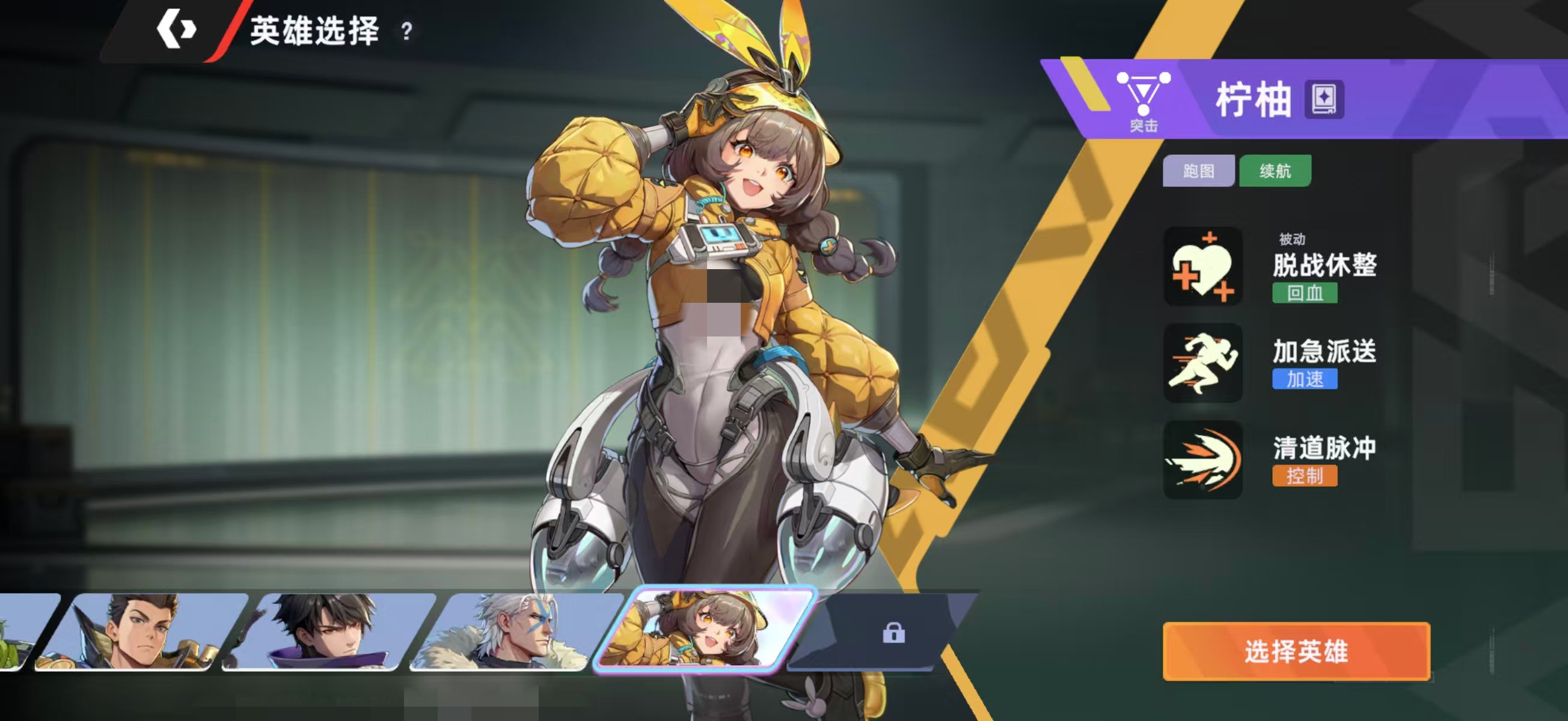Click the green 续航 trait tag
The width and height of the screenshot is (1568, 721).
(1275, 171)
